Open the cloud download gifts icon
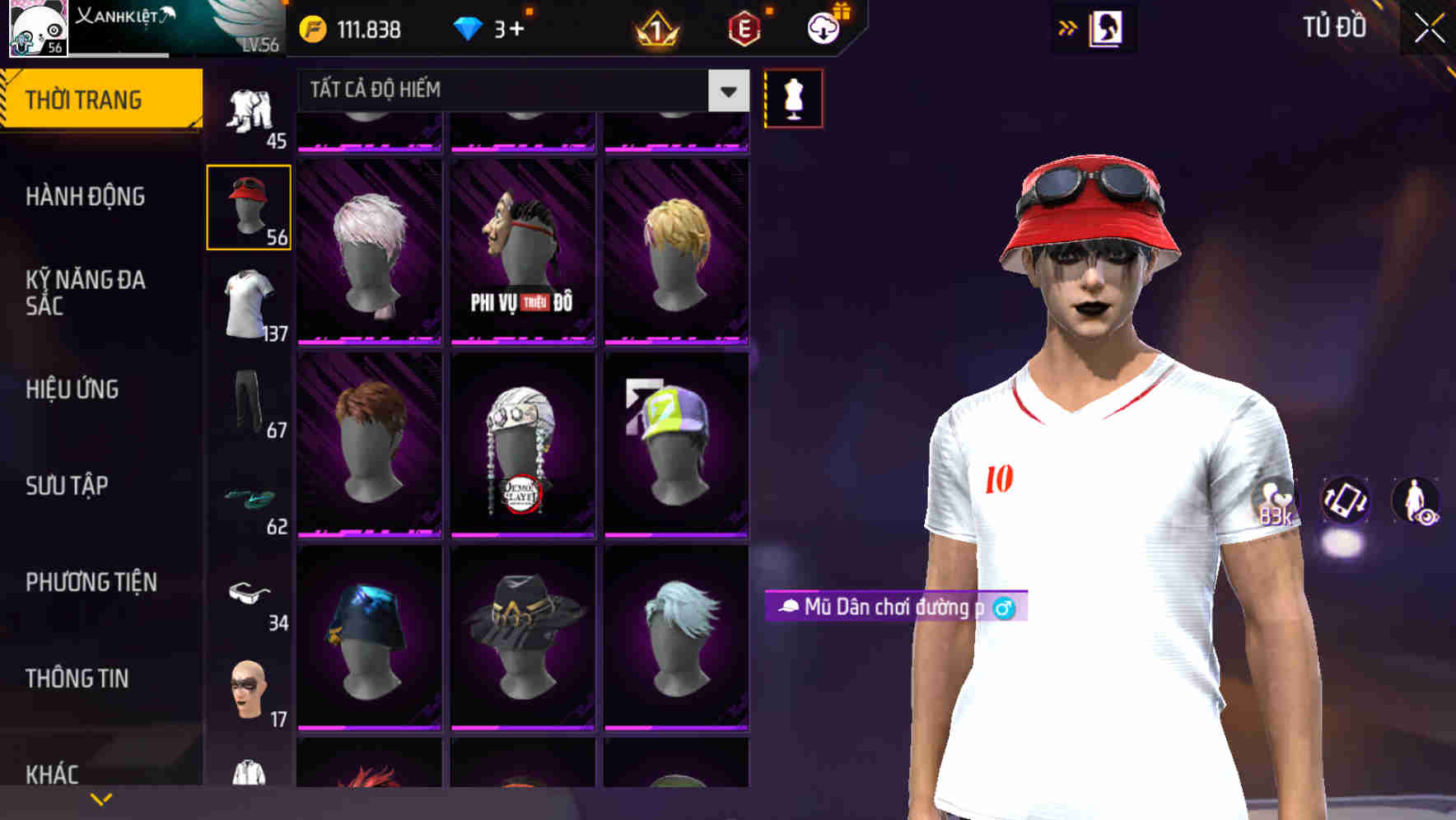 (x=824, y=27)
